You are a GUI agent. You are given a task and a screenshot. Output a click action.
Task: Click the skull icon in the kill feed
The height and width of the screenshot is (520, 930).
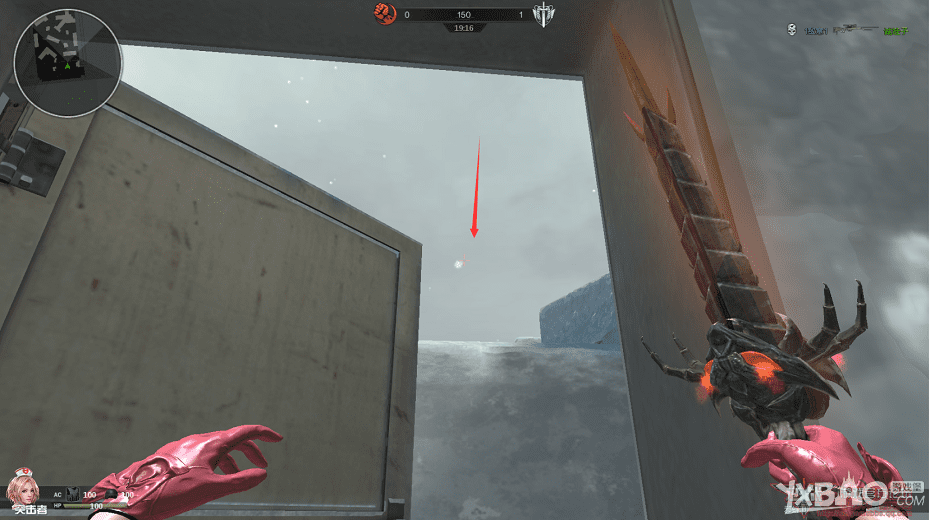(x=789, y=31)
